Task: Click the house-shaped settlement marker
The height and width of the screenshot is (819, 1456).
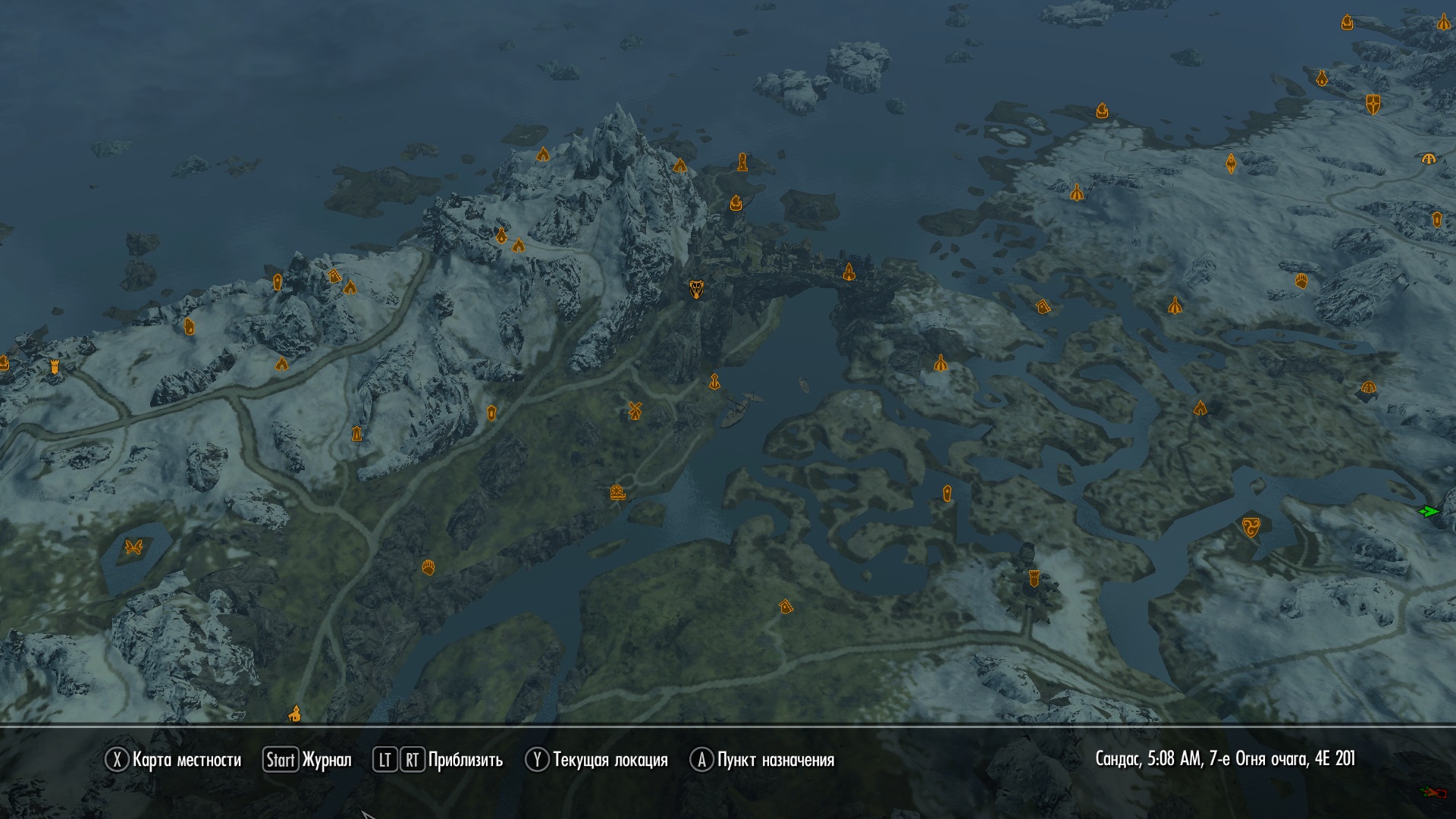Action: (786, 607)
